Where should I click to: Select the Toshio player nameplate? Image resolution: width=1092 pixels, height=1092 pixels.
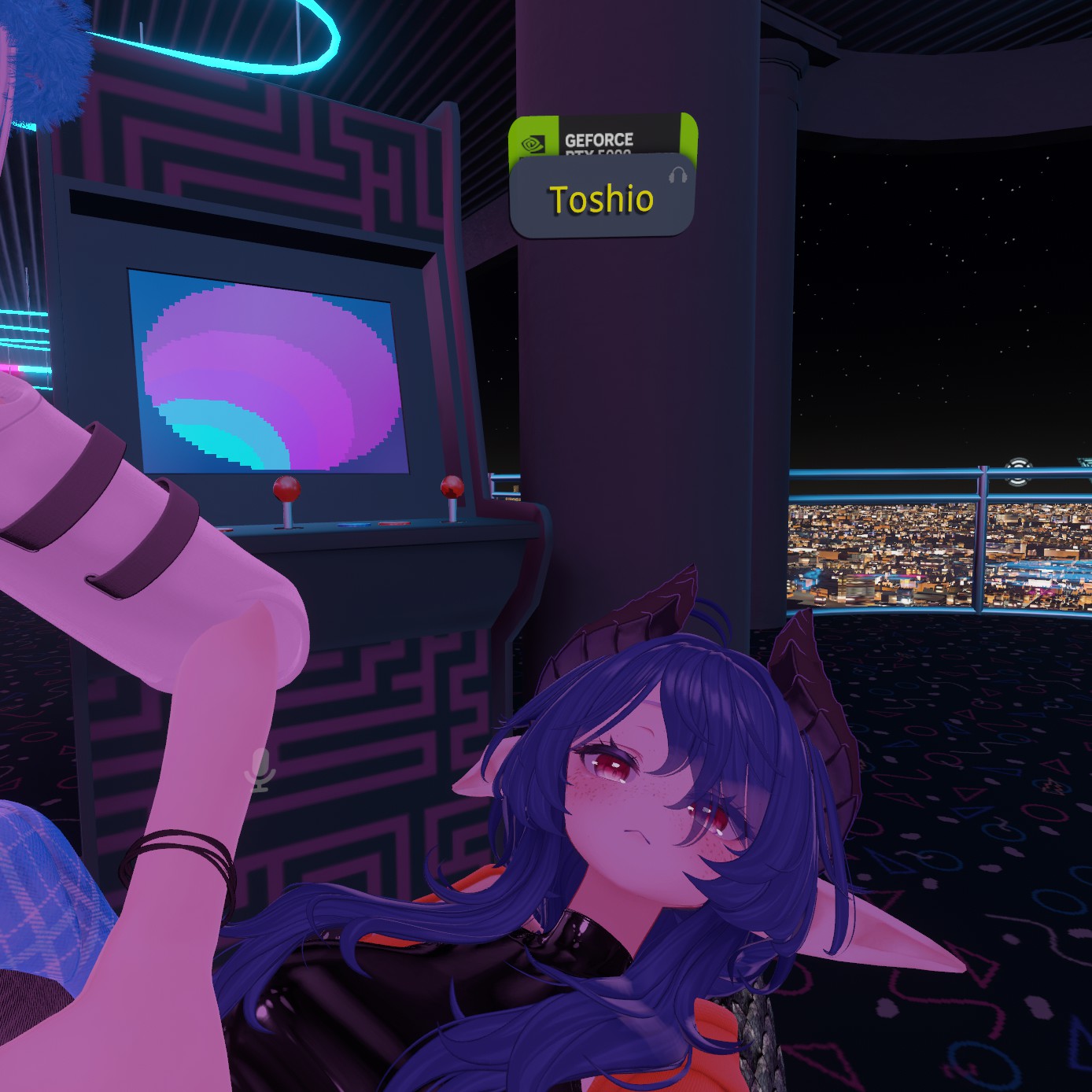(x=601, y=199)
